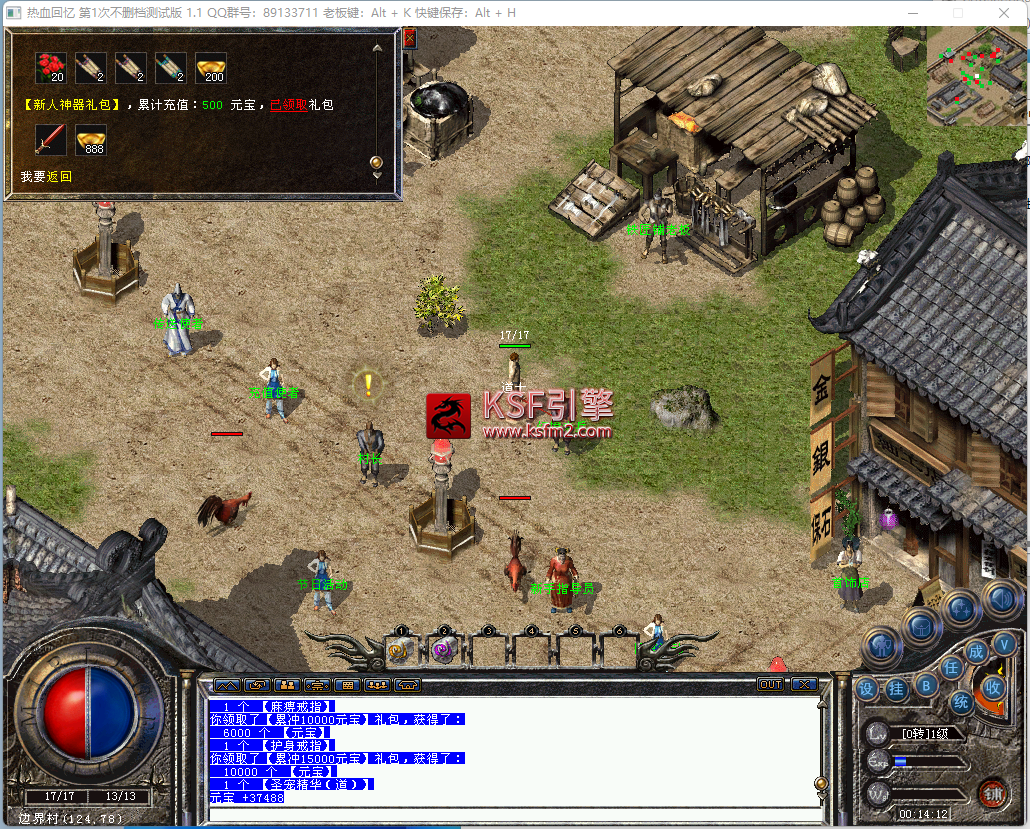This screenshot has height=829, width=1030.
Task: Click the red 已领取 claim link
Action: click(288, 105)
